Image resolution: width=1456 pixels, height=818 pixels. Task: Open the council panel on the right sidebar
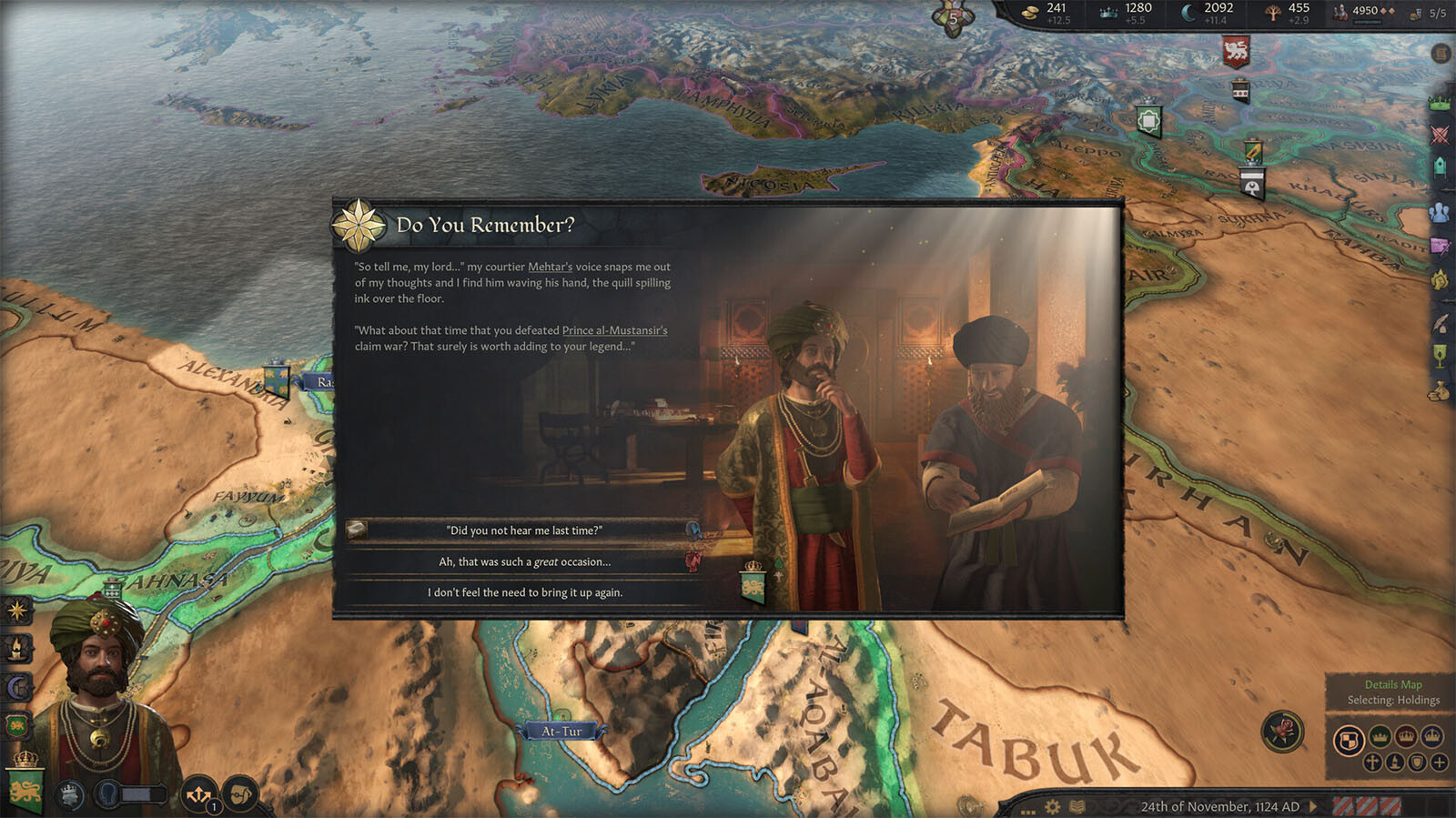1439,165
